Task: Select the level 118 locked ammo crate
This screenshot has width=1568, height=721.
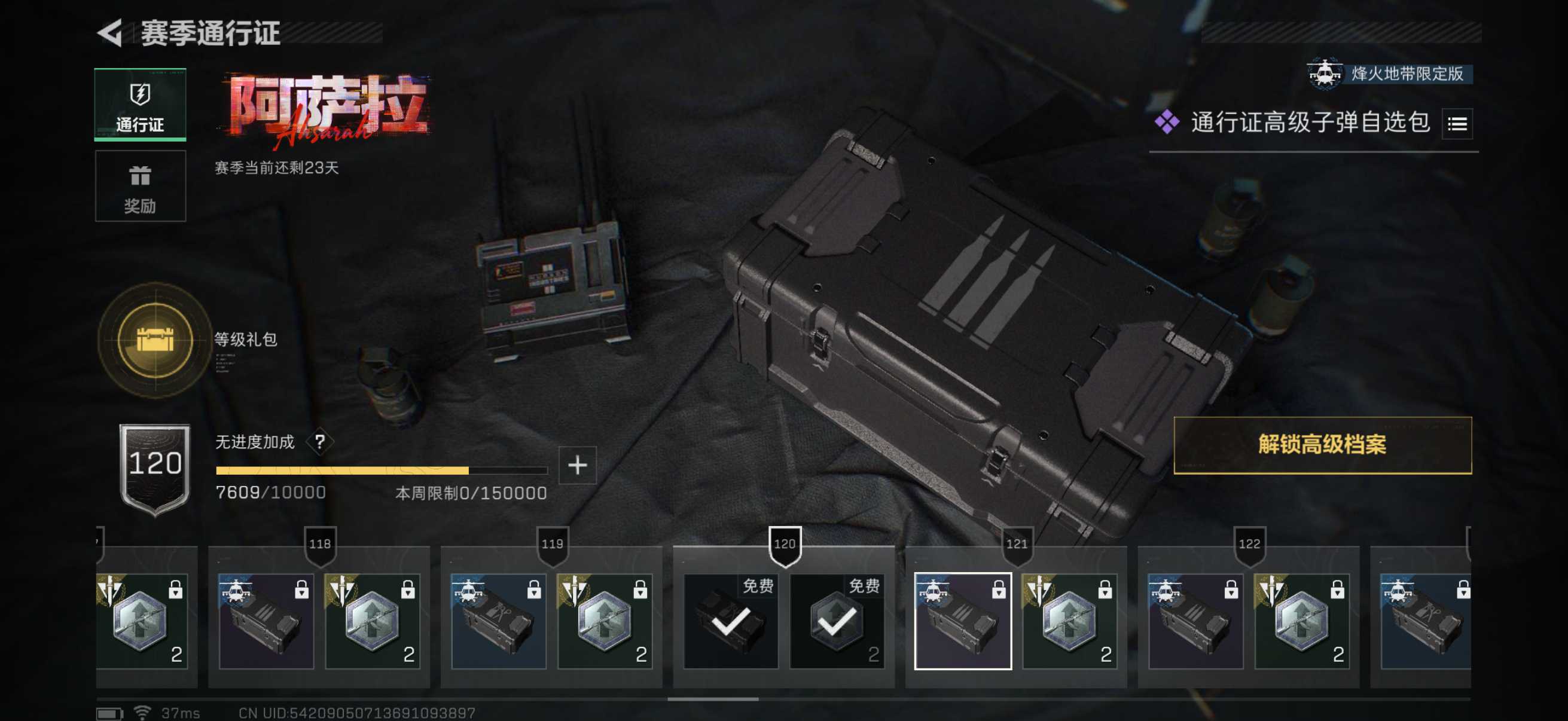Action: coord(266,621)
